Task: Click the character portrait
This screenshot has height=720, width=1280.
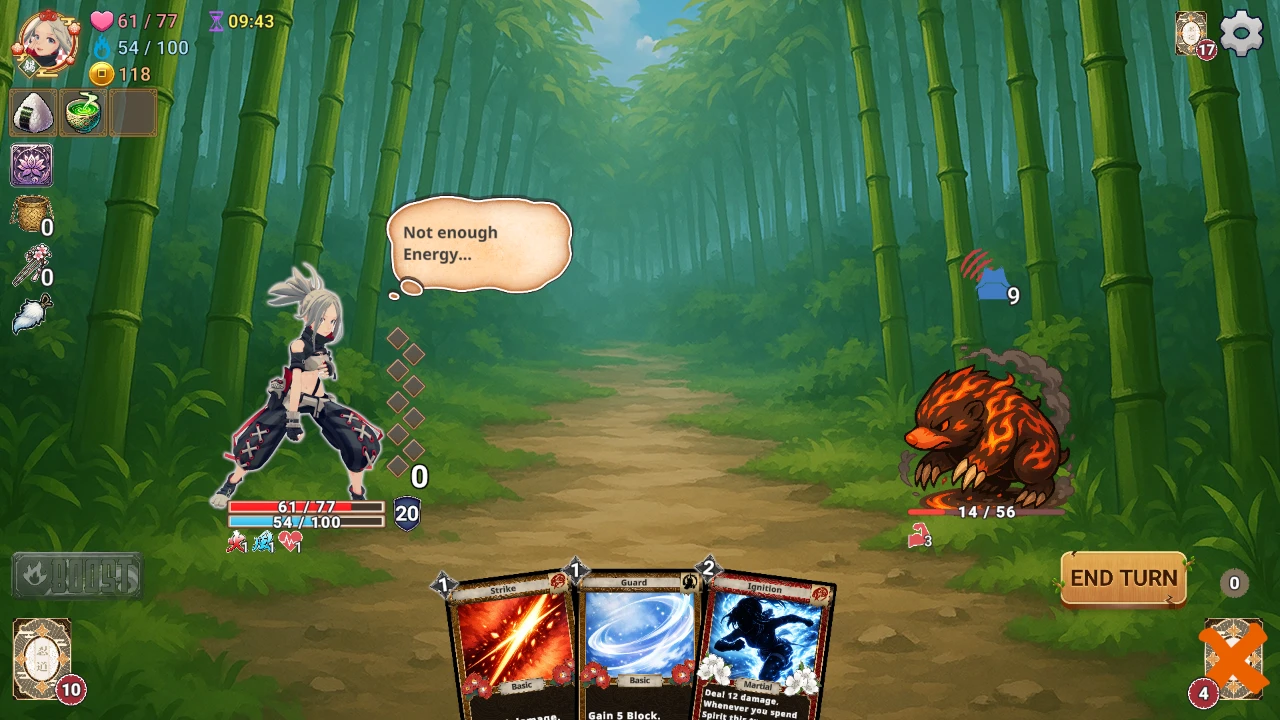Action: (x=45, y=42)
